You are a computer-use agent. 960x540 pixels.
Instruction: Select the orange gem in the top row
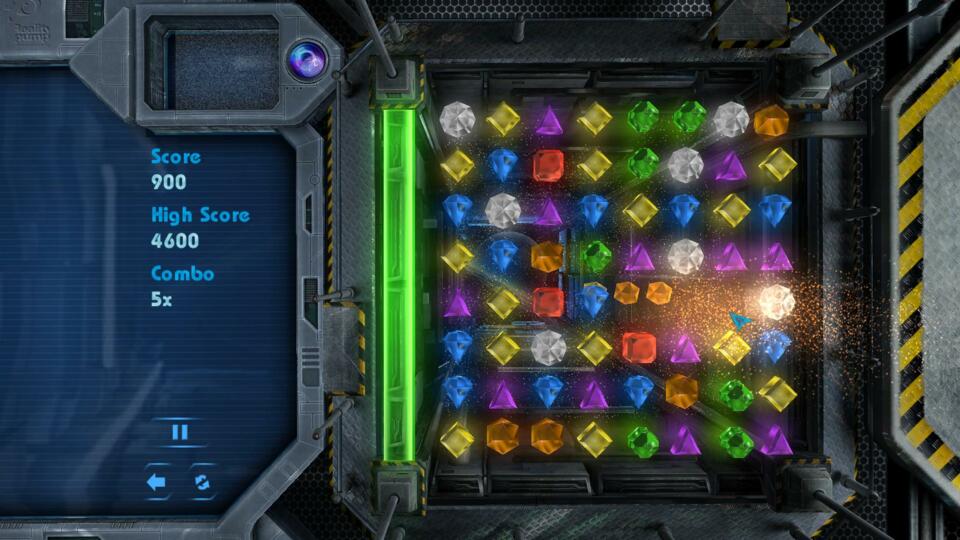[x=771, y=121]
